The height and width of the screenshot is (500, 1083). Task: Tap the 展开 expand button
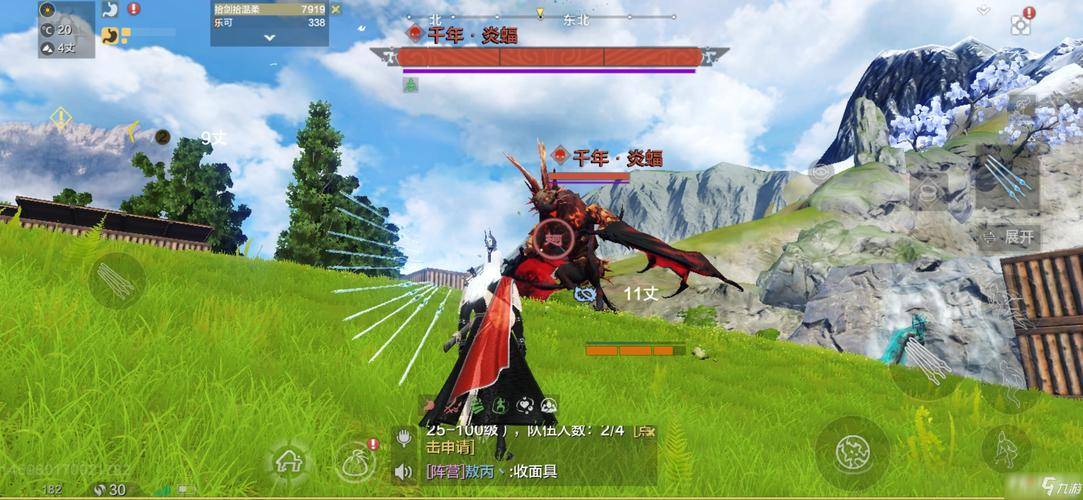(x=1010, y=237)
